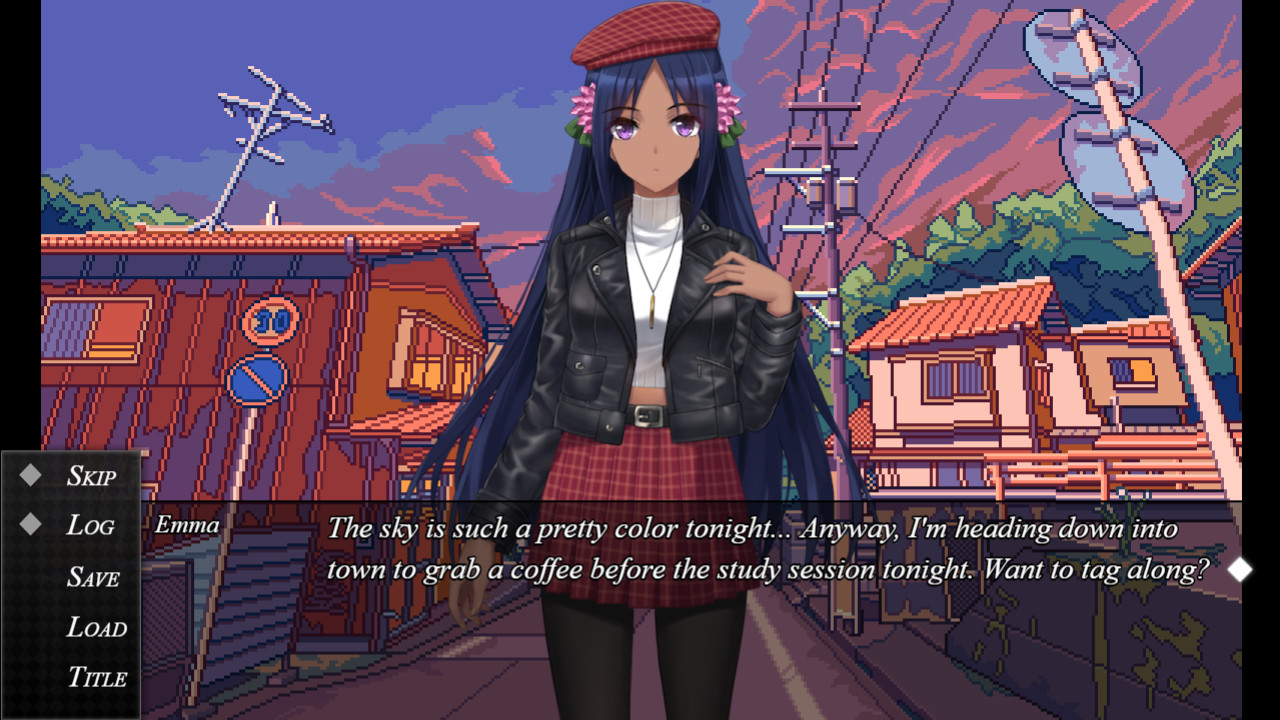The height and width of the screenshot is (720, 1280).
Task: Click the white diamond to advance dialogue
Action: (x=1242, y=570)
